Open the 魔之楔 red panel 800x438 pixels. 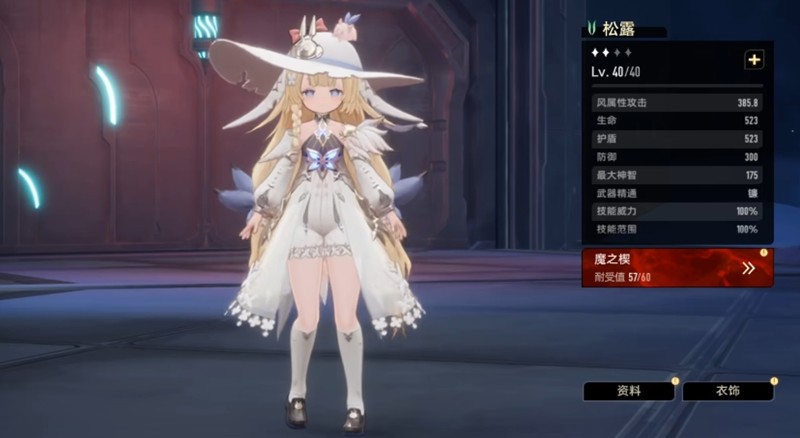(677, 268)
